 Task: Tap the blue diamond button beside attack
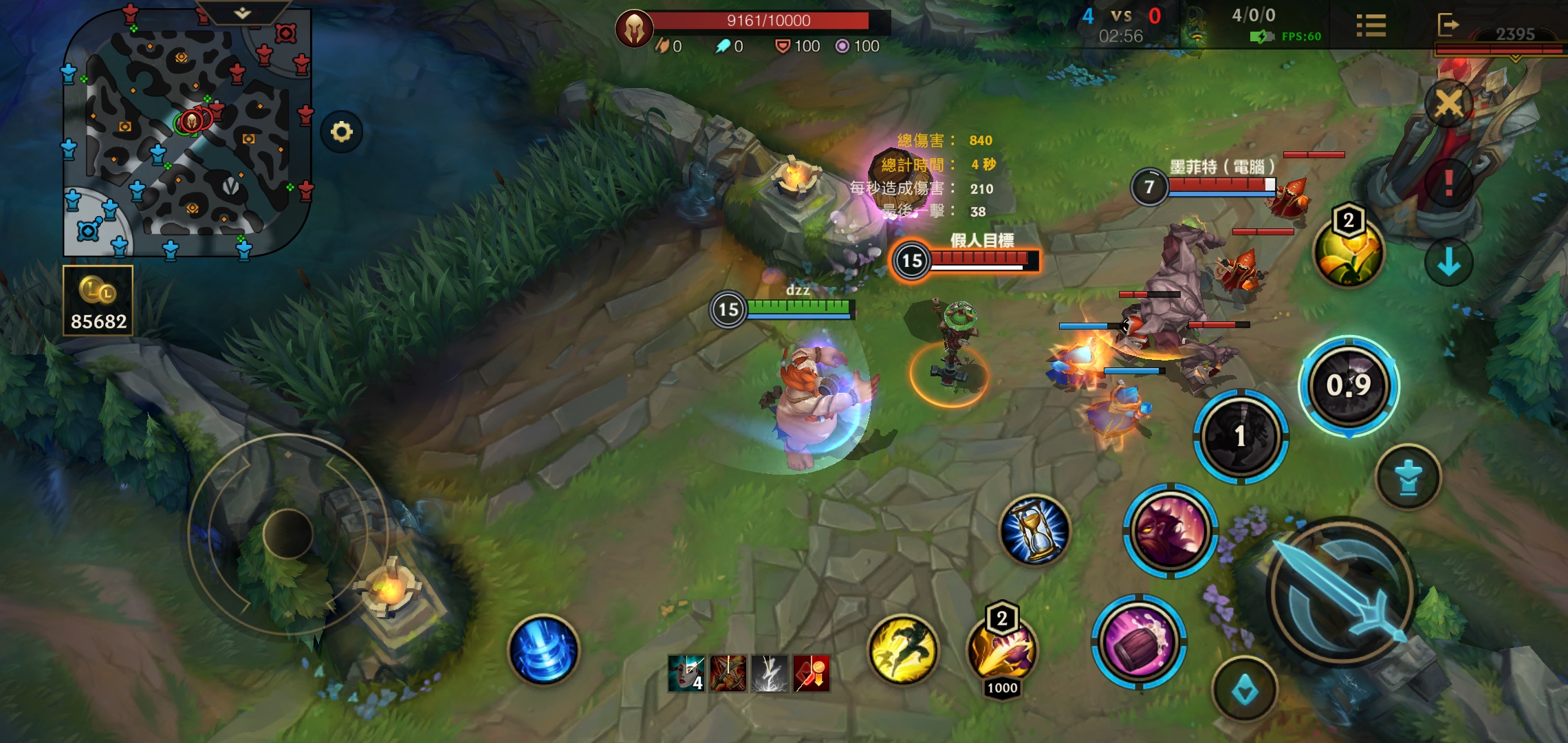click(1245, 690)
